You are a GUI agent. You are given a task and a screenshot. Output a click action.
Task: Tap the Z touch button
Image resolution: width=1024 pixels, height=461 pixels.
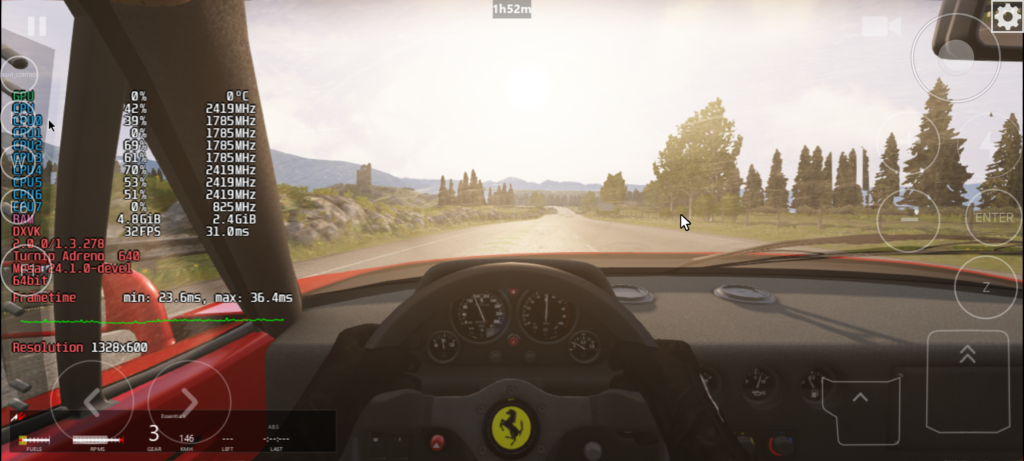coord(985,287)
